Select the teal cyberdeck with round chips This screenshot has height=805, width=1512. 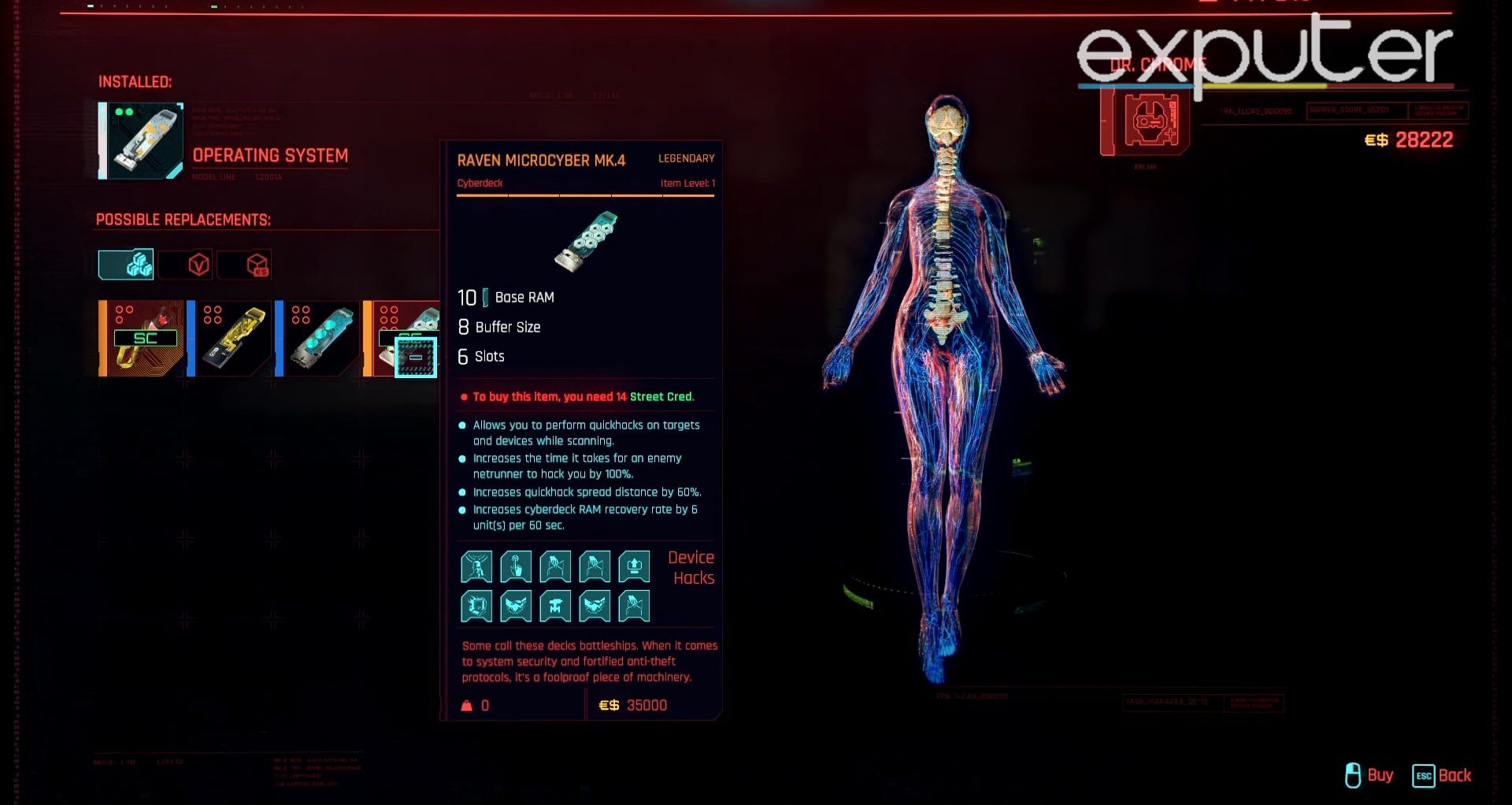[320, 337]
